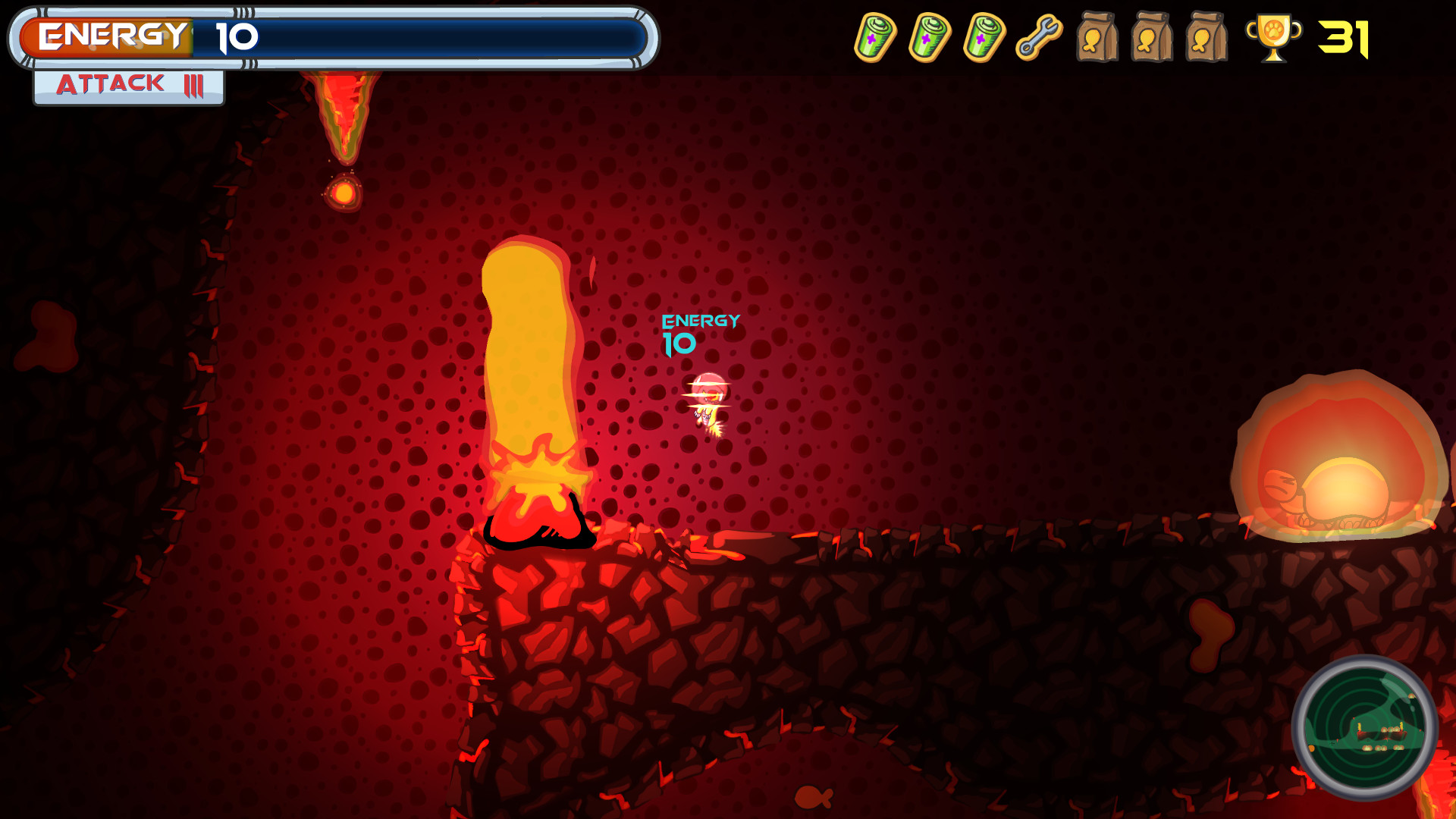
Task: Click the ATTACK indicator badge
Action: click(126, 85)
